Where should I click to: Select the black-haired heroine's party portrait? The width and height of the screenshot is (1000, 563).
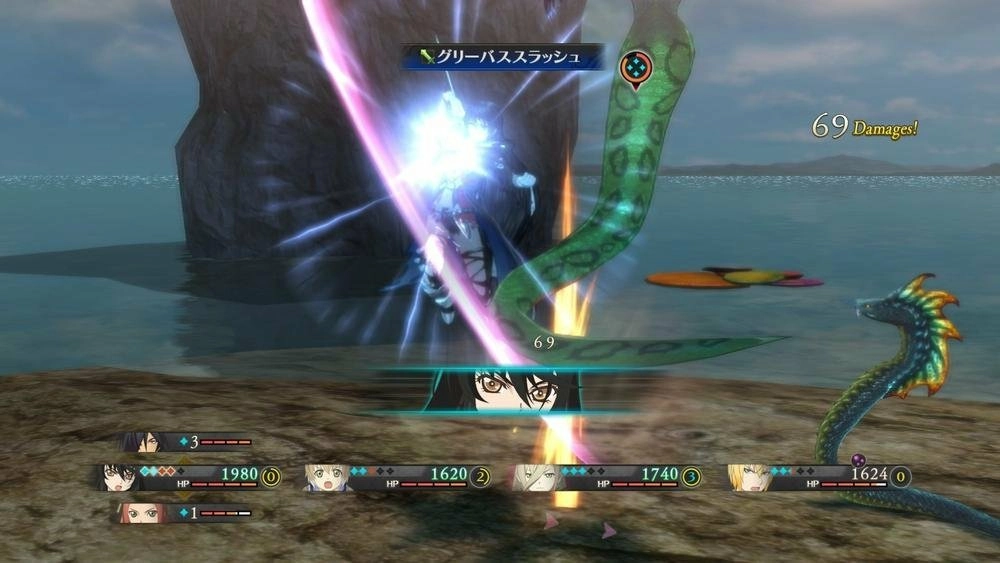click(x=117, y=477)
